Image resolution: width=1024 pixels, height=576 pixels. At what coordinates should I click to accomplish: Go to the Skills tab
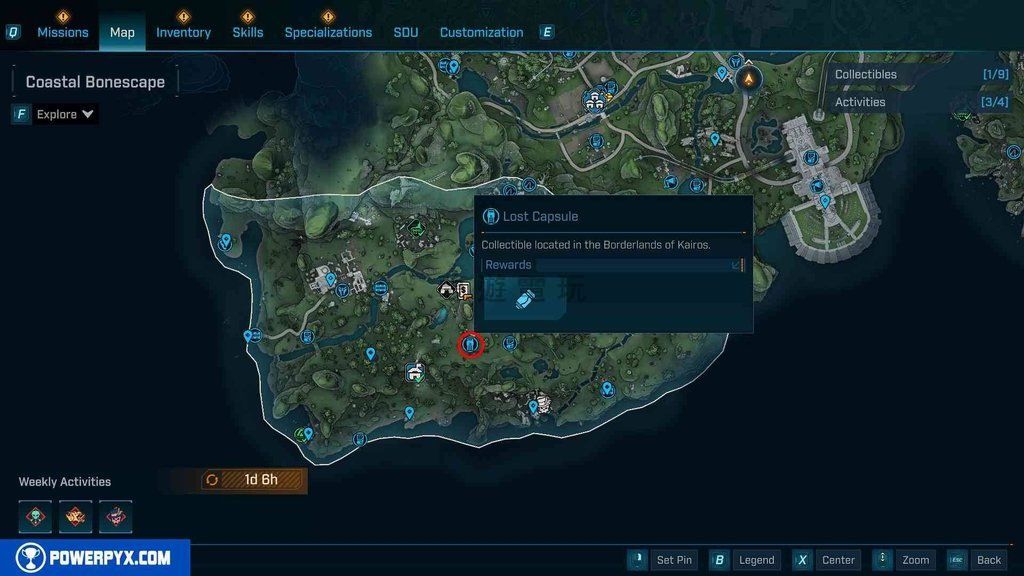pyautogui.click(x=248, y=32)
